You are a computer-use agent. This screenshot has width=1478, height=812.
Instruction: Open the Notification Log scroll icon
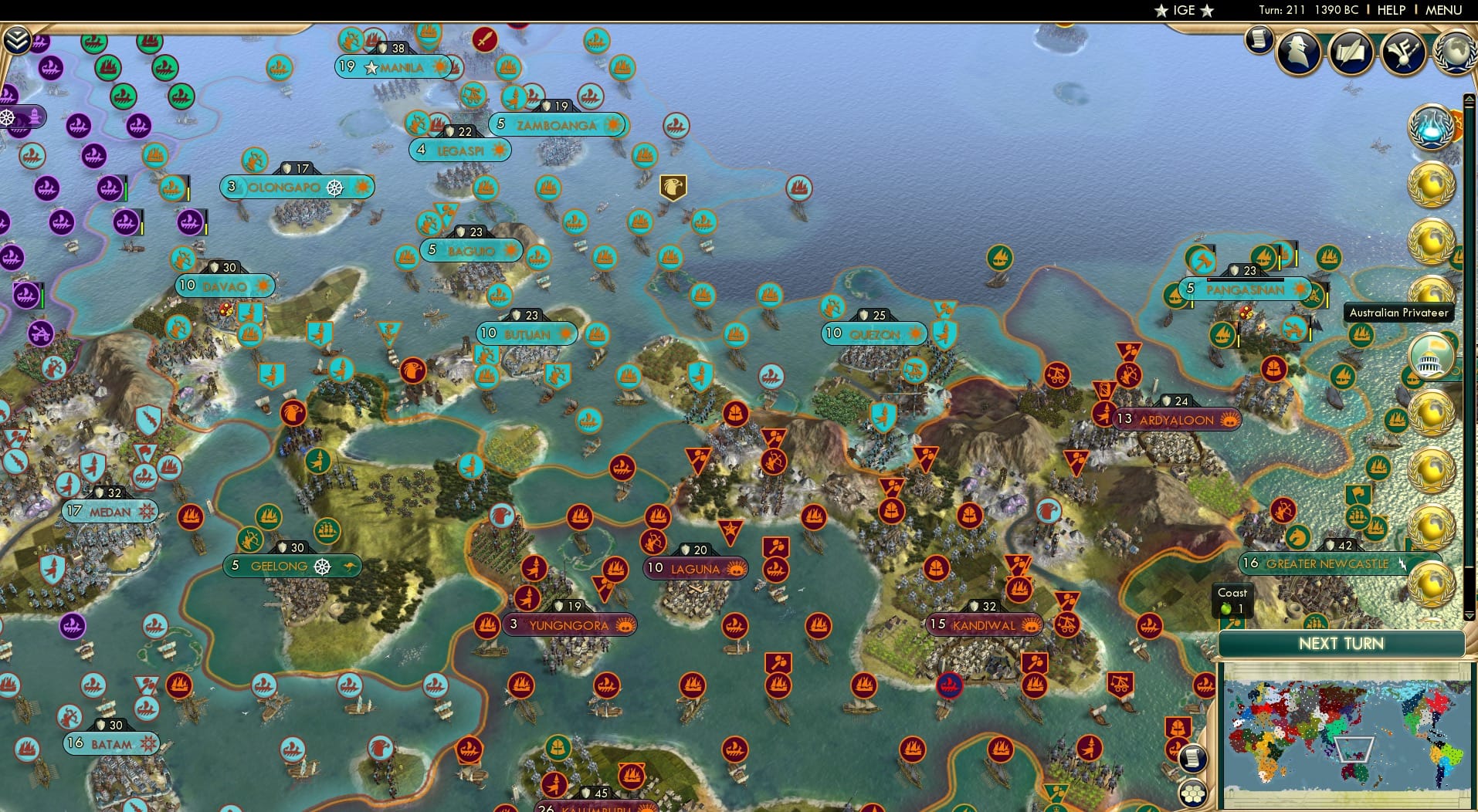point(1259,40)
